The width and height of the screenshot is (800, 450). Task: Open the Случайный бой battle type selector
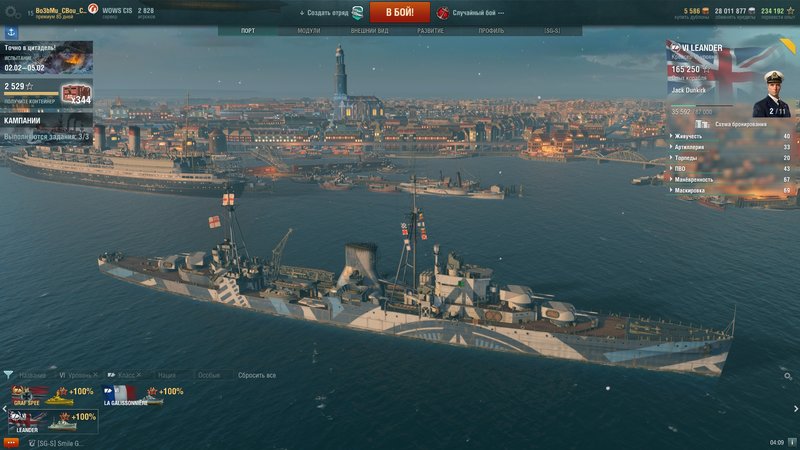470,13
